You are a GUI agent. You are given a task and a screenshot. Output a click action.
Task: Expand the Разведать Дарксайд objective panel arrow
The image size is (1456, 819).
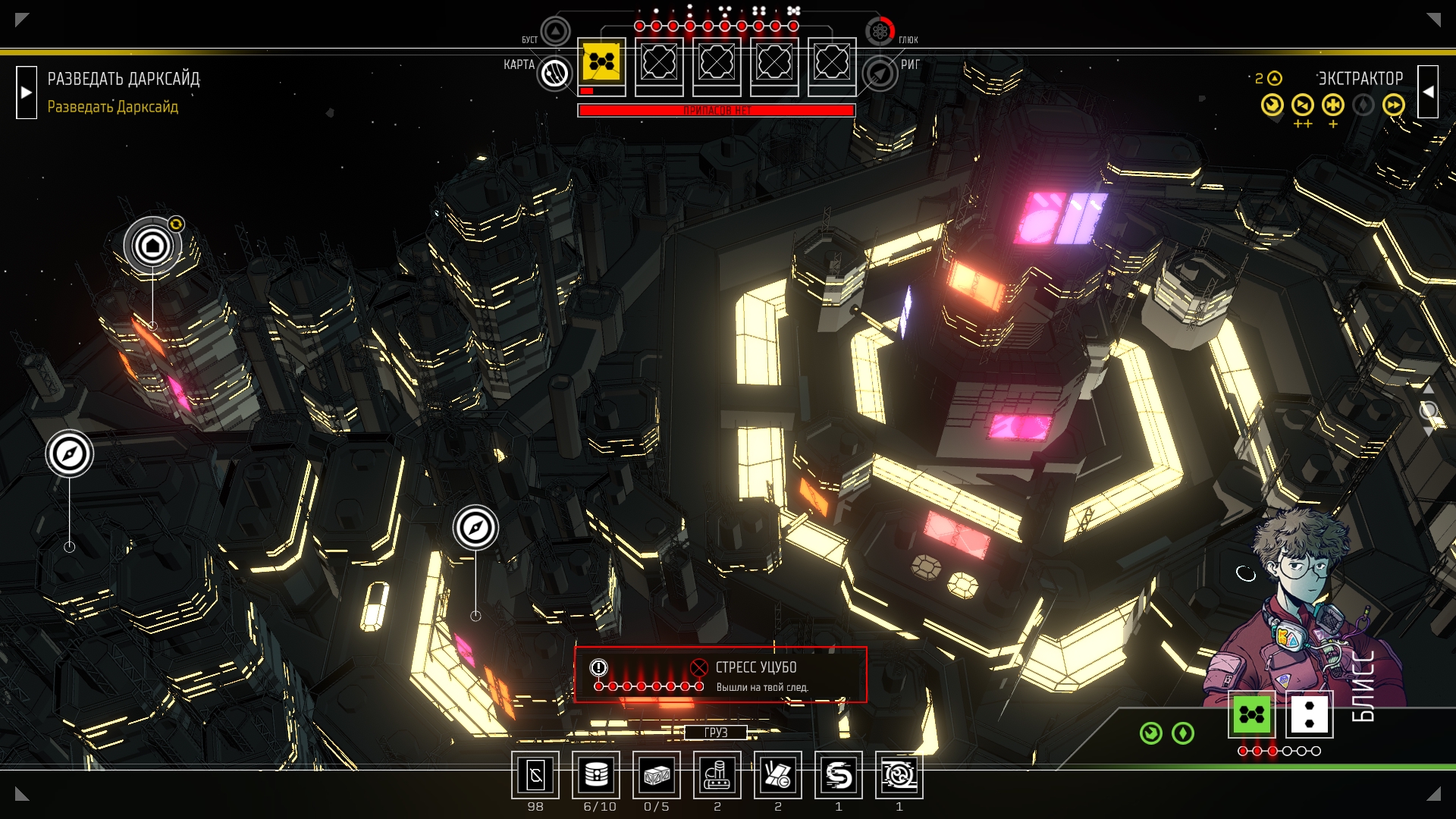coord(27,93)
